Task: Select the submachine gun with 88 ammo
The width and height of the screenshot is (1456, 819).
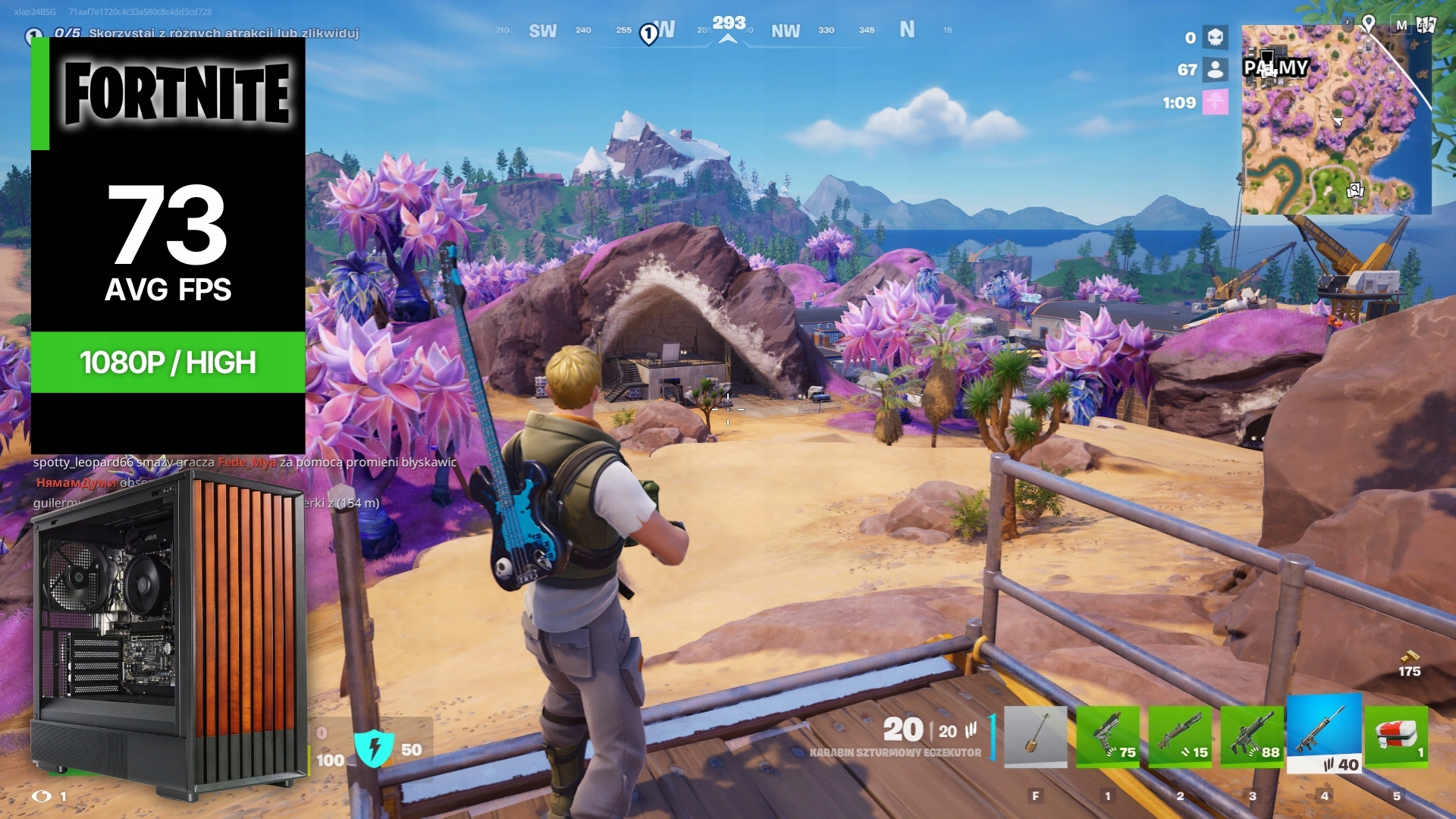Action: coord(1252,736)
